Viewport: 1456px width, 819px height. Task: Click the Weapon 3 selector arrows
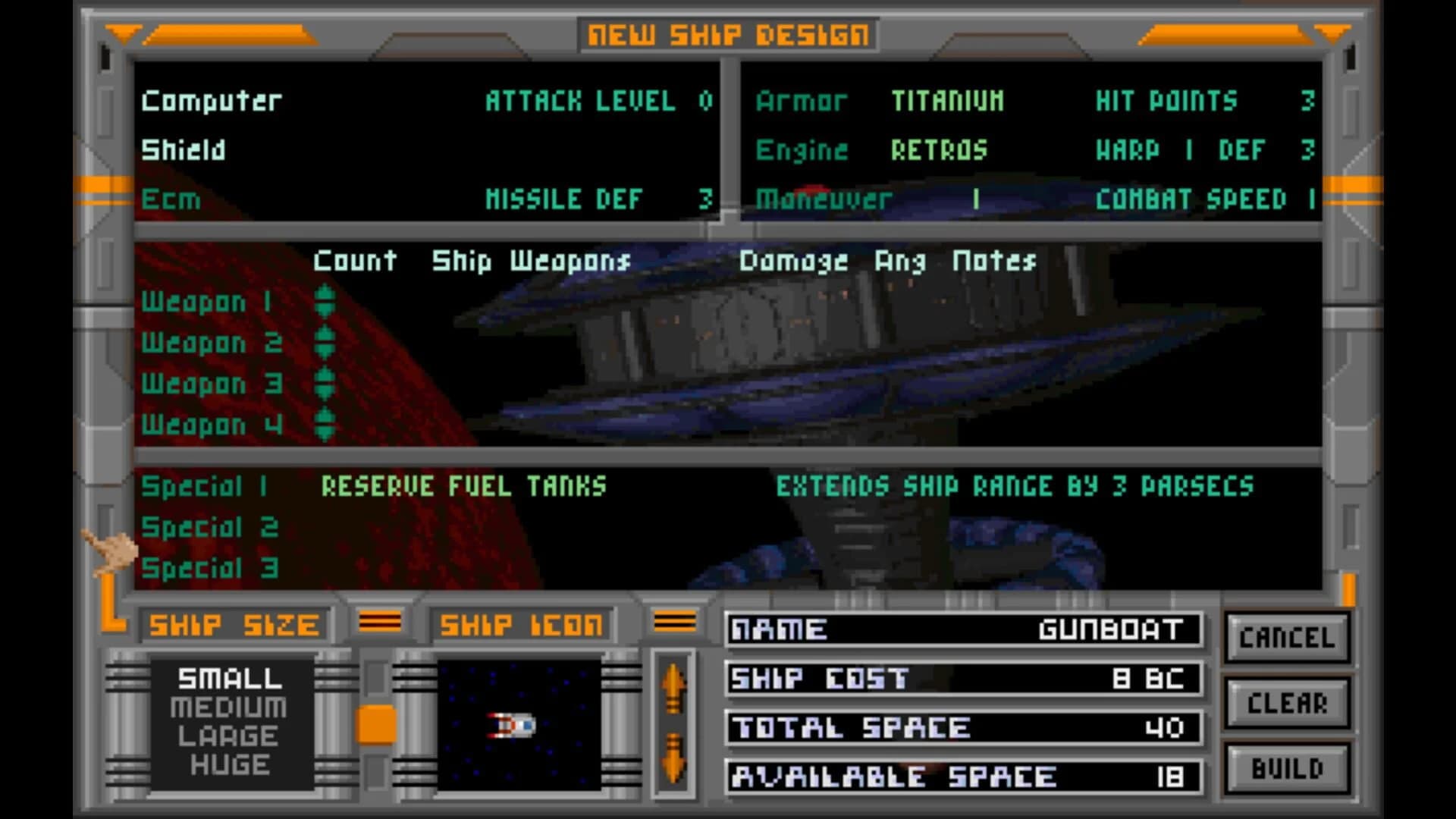(326, 383)
